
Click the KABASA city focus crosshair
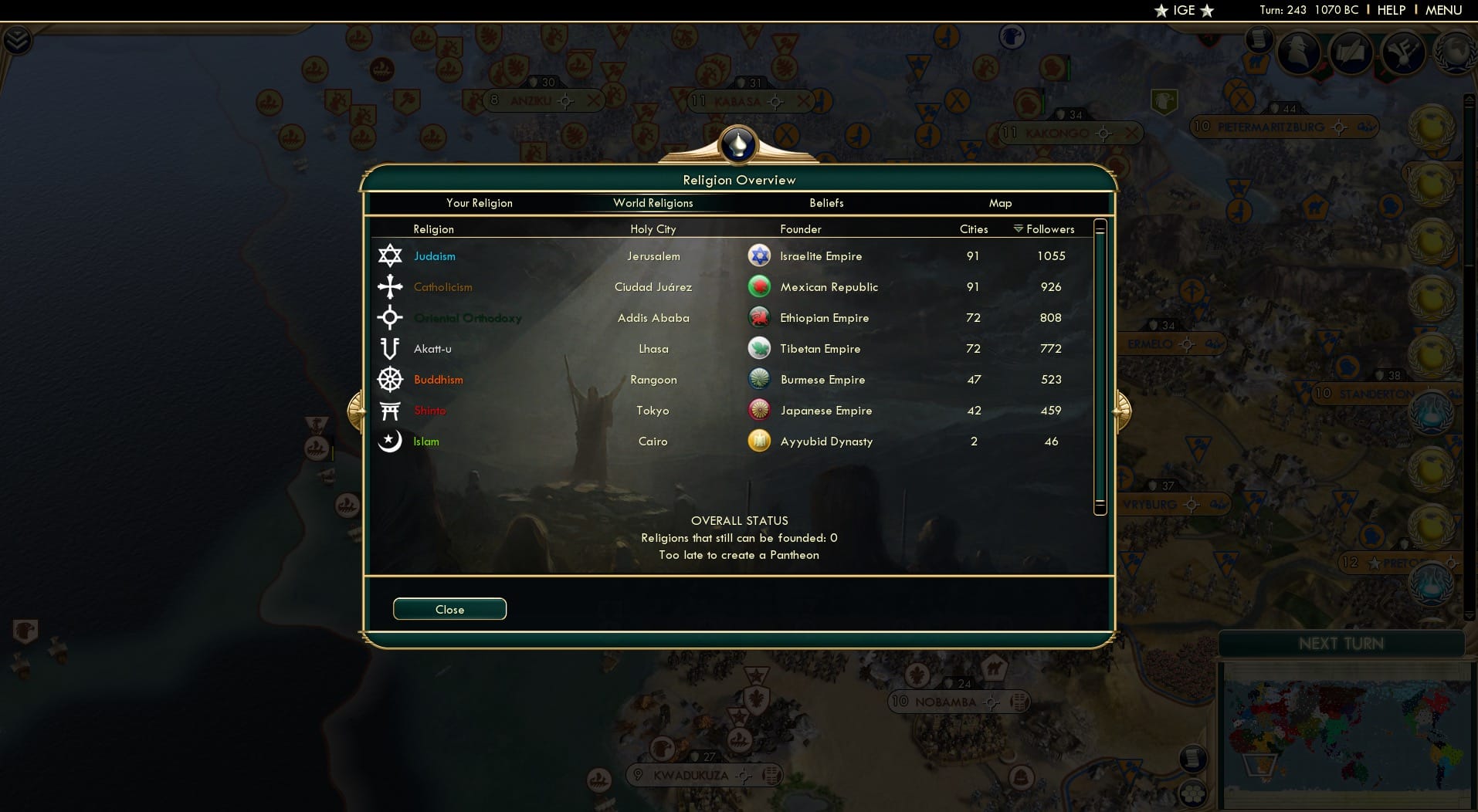coord(775,100)
